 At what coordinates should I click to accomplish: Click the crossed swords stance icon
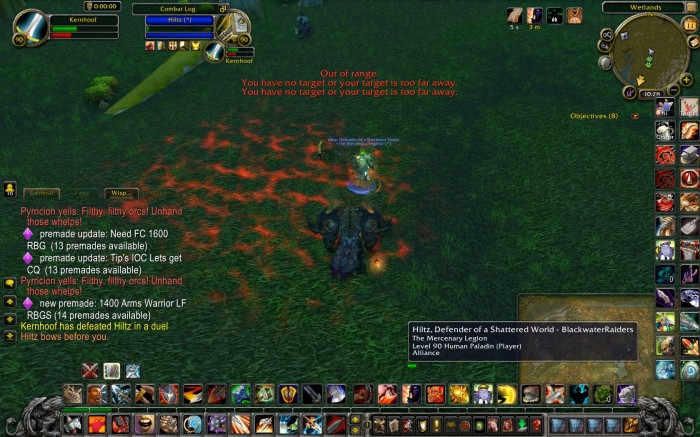tap(90, 370)
